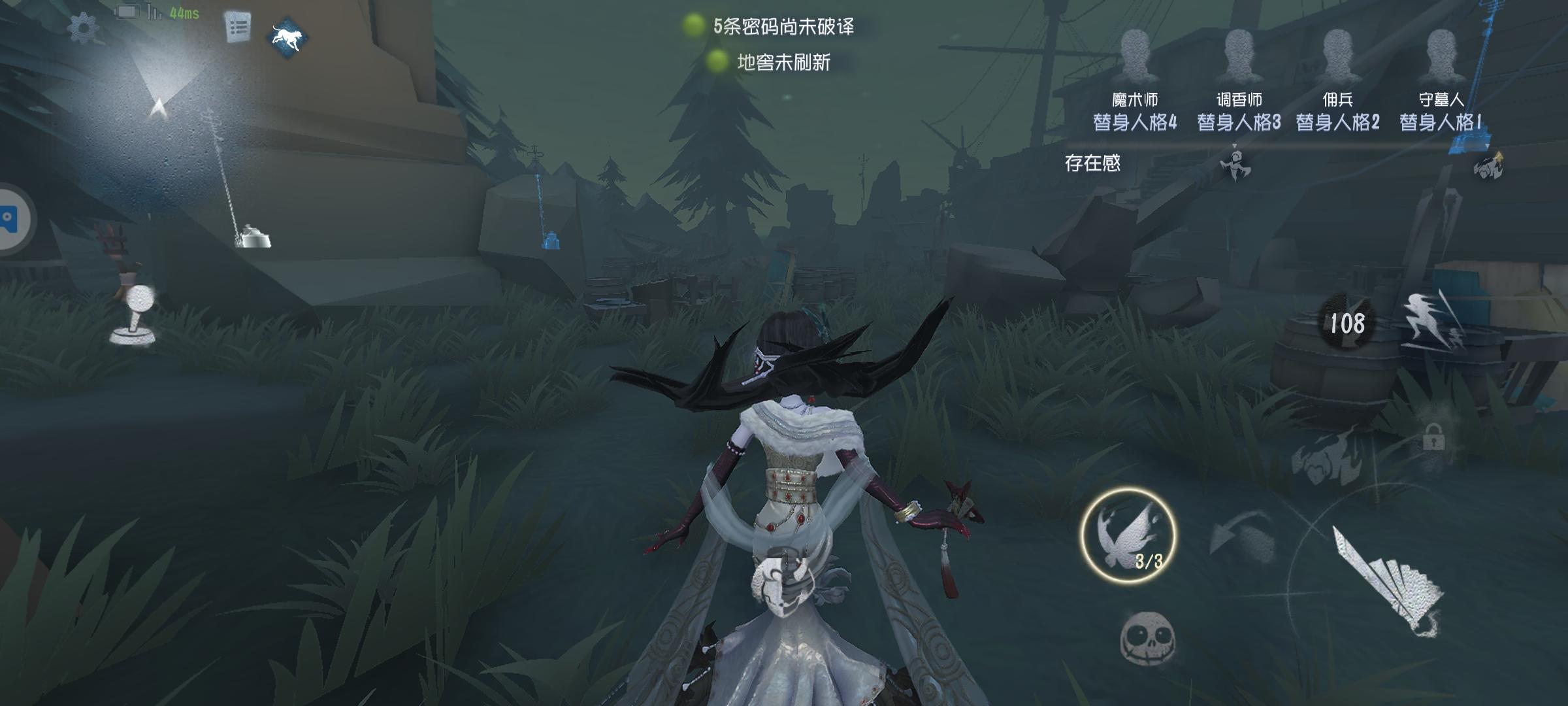Open the notes list icon
This screenshot has width=1568, height=706.
238,27
